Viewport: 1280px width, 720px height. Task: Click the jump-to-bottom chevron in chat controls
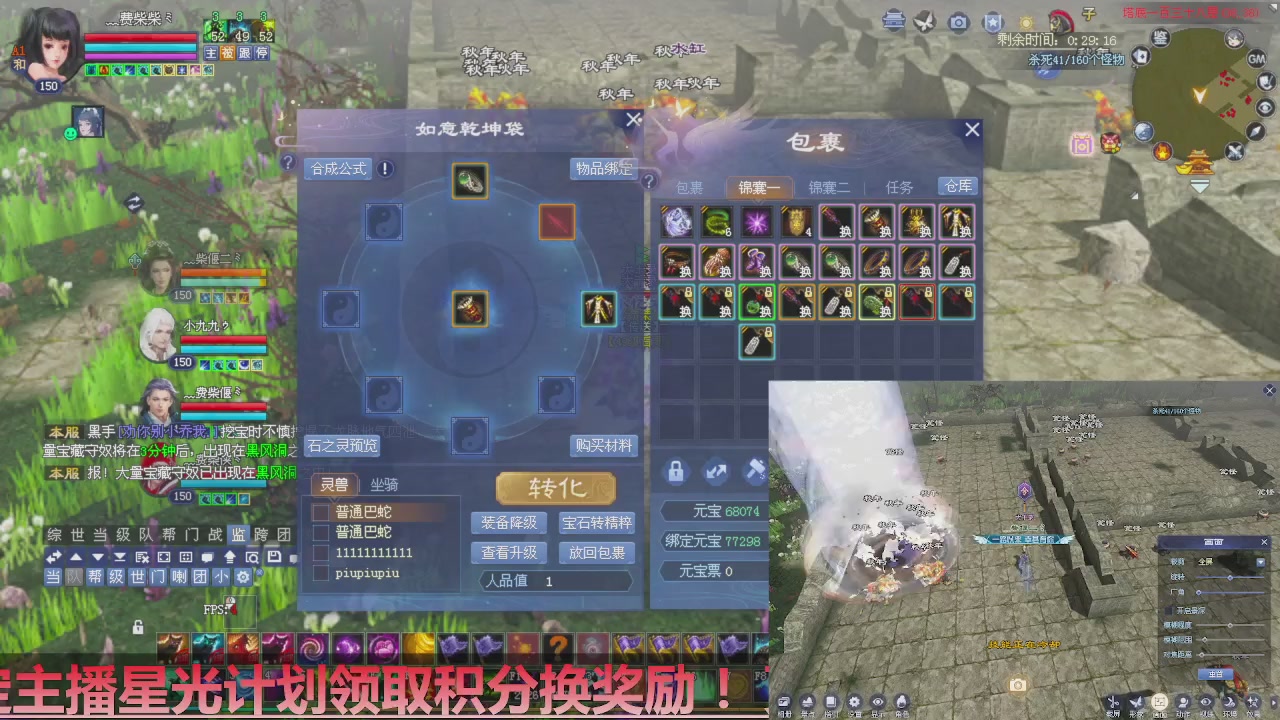(x=121, y=557)
